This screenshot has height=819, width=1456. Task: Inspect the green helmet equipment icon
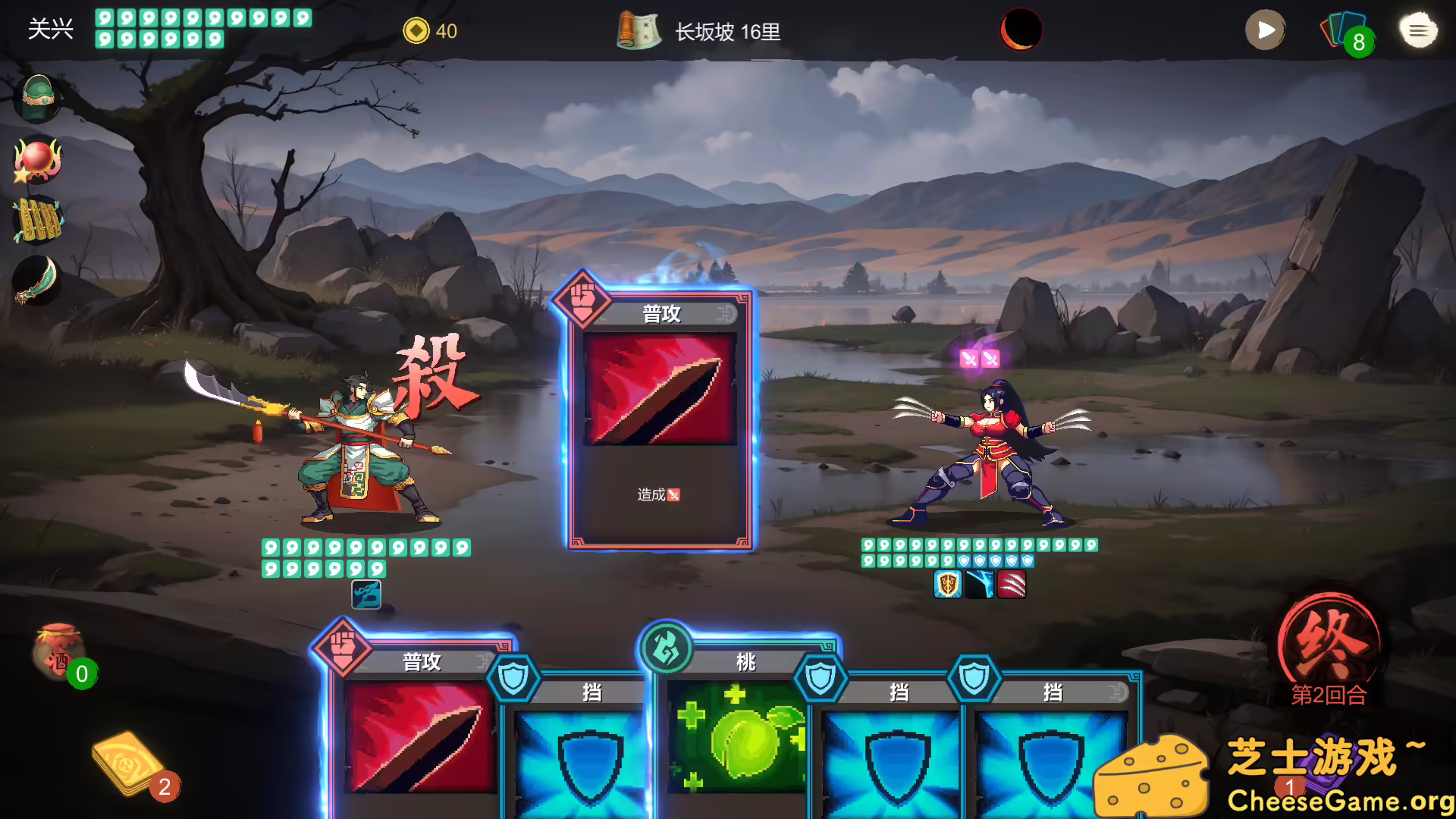click(x=37, y=97)
